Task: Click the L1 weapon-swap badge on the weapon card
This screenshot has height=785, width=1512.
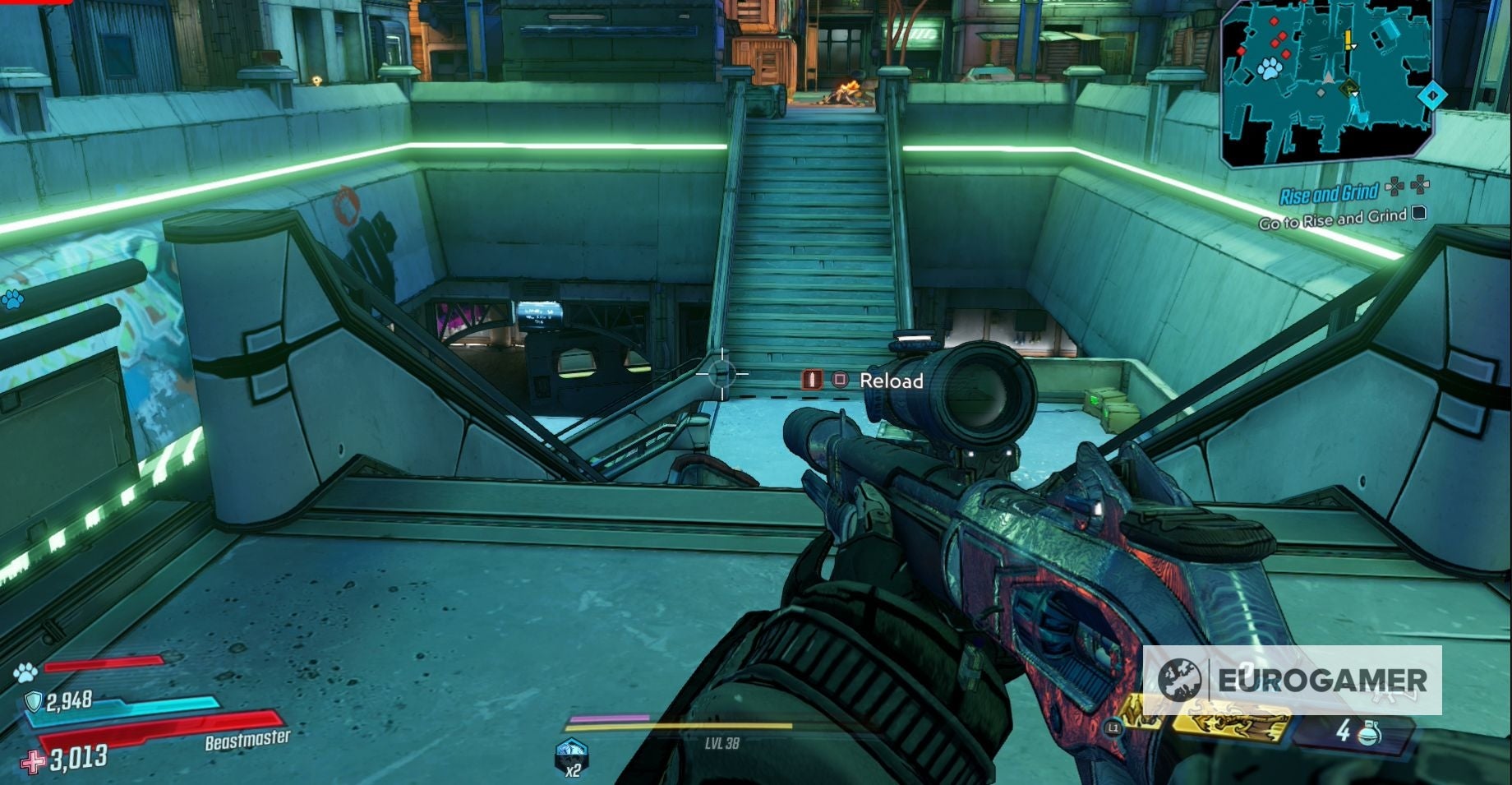Action: coord(1113,726)
